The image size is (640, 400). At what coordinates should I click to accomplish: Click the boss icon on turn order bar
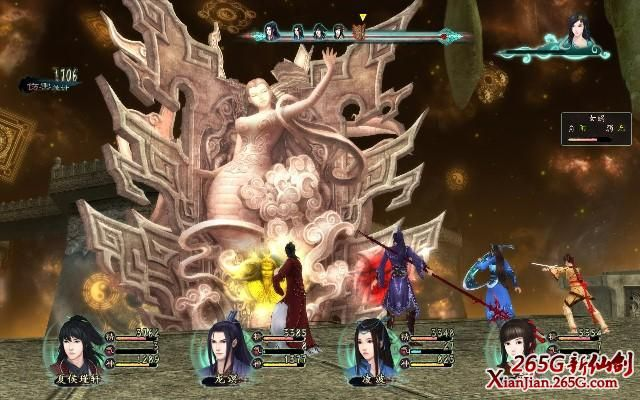[360, 33]
